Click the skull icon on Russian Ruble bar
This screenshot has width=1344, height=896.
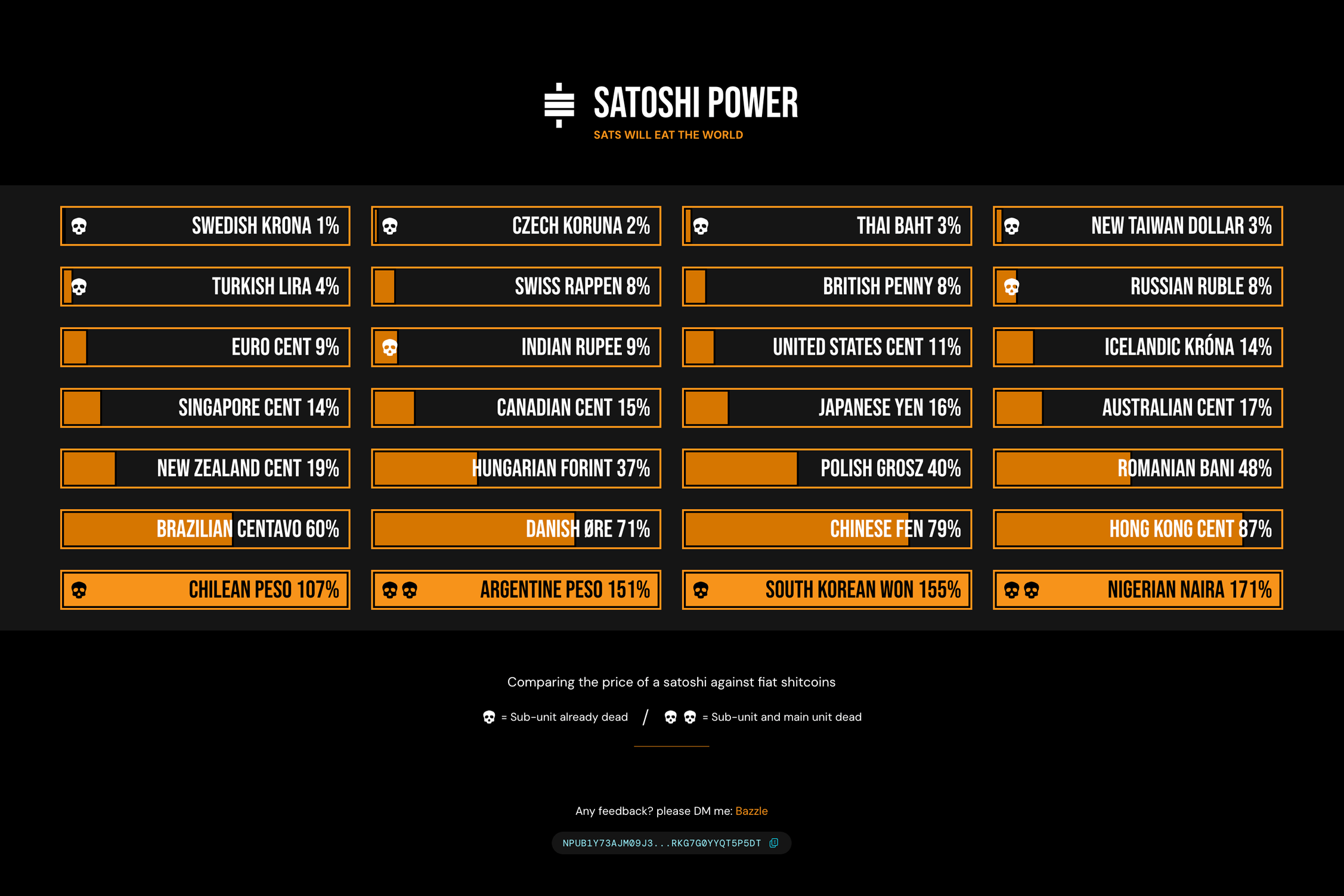point(1011,287)
